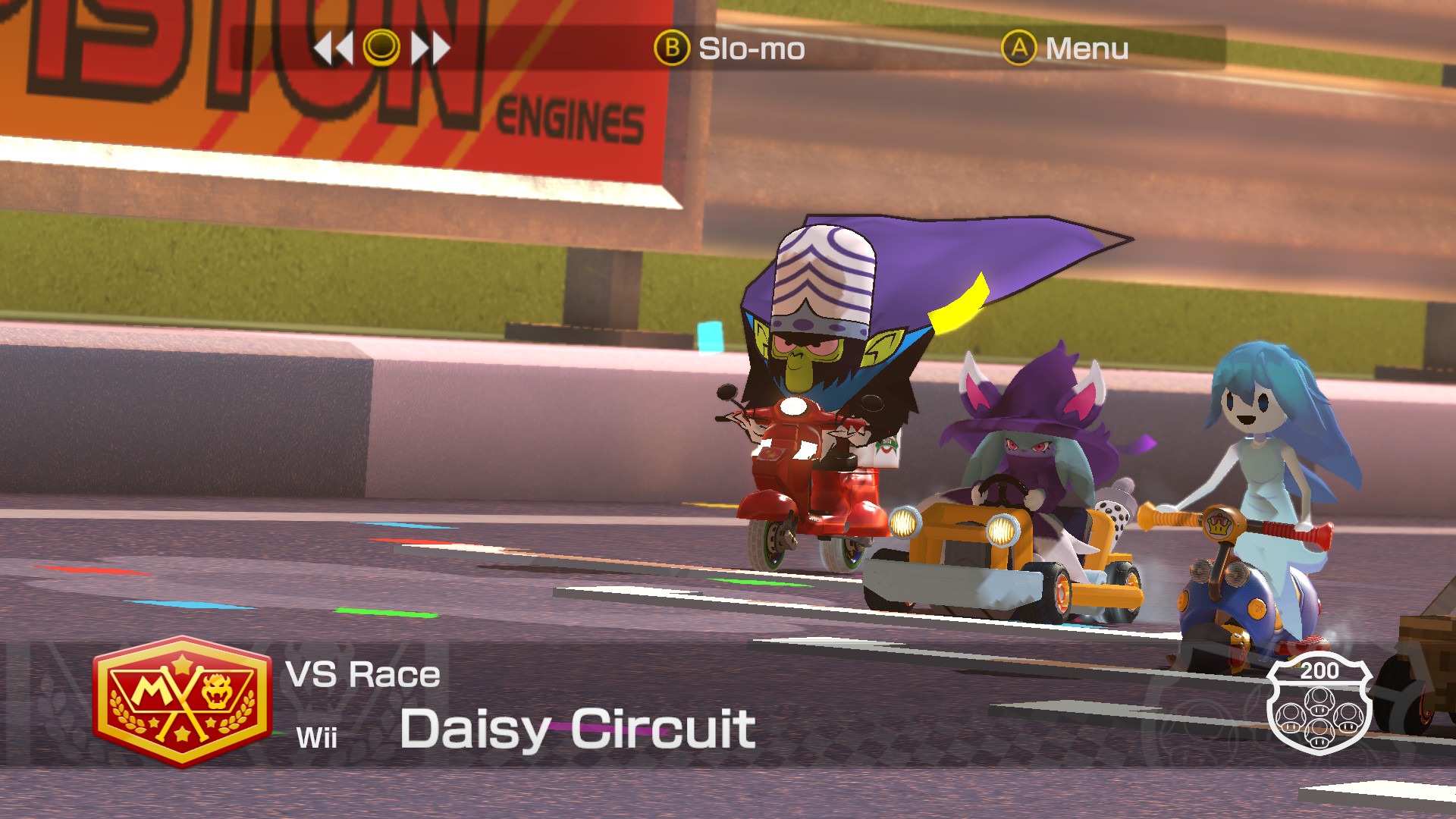Viewport: 1456px width, 819px height.
Task: Toggle playback with the center coin button
Action: pyautogui.click(x=381, y=47)
